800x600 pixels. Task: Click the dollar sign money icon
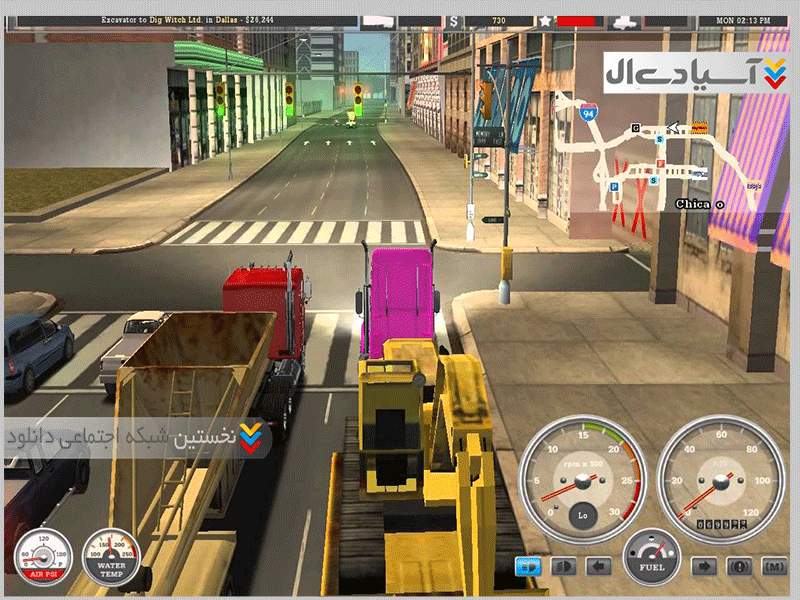tap(454, 20)
